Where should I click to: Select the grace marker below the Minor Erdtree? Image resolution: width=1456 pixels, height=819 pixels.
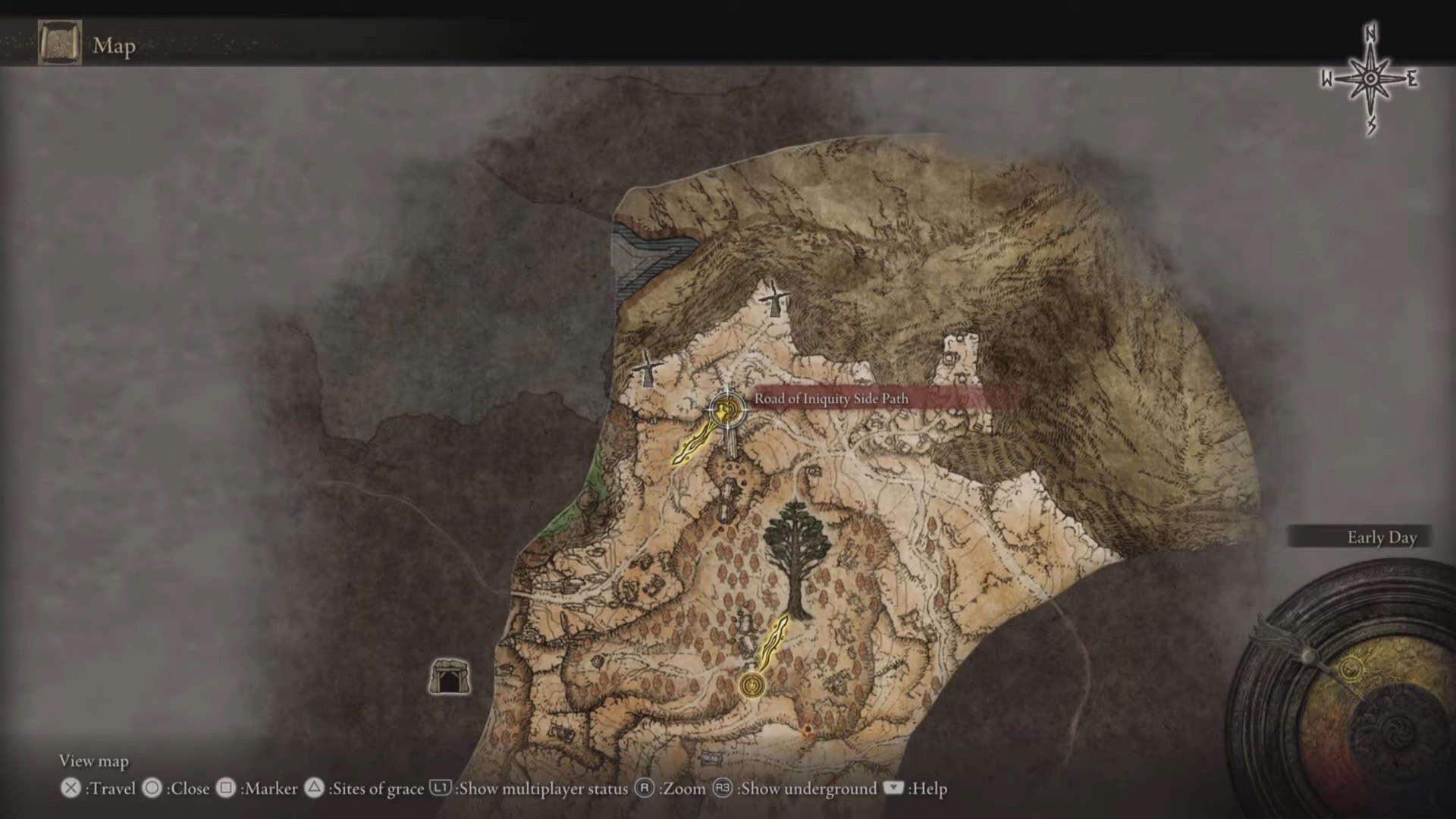pyautogui.click(x=752, y=686)
